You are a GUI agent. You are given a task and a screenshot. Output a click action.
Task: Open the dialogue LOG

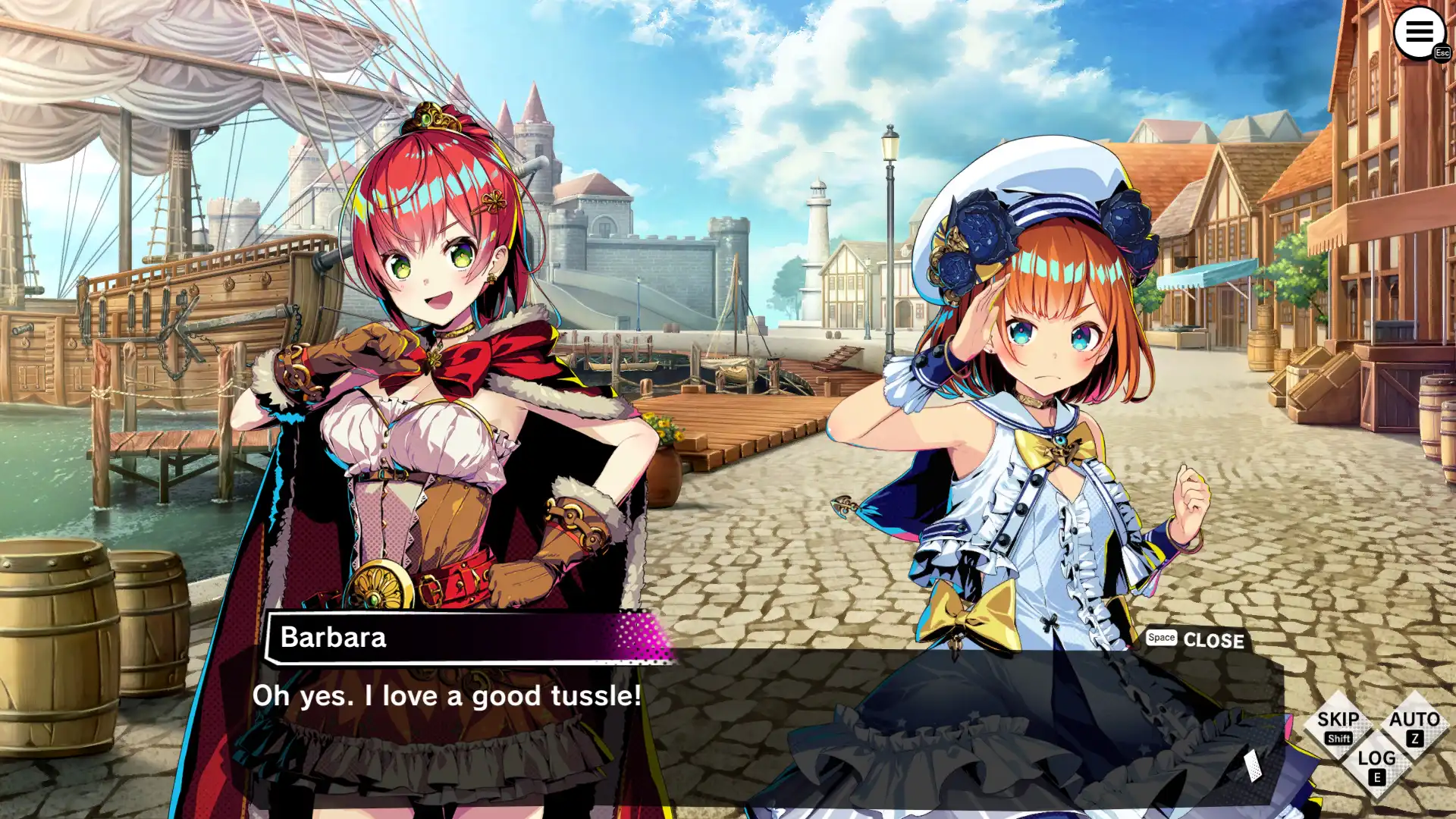(x=1376, y=764)
